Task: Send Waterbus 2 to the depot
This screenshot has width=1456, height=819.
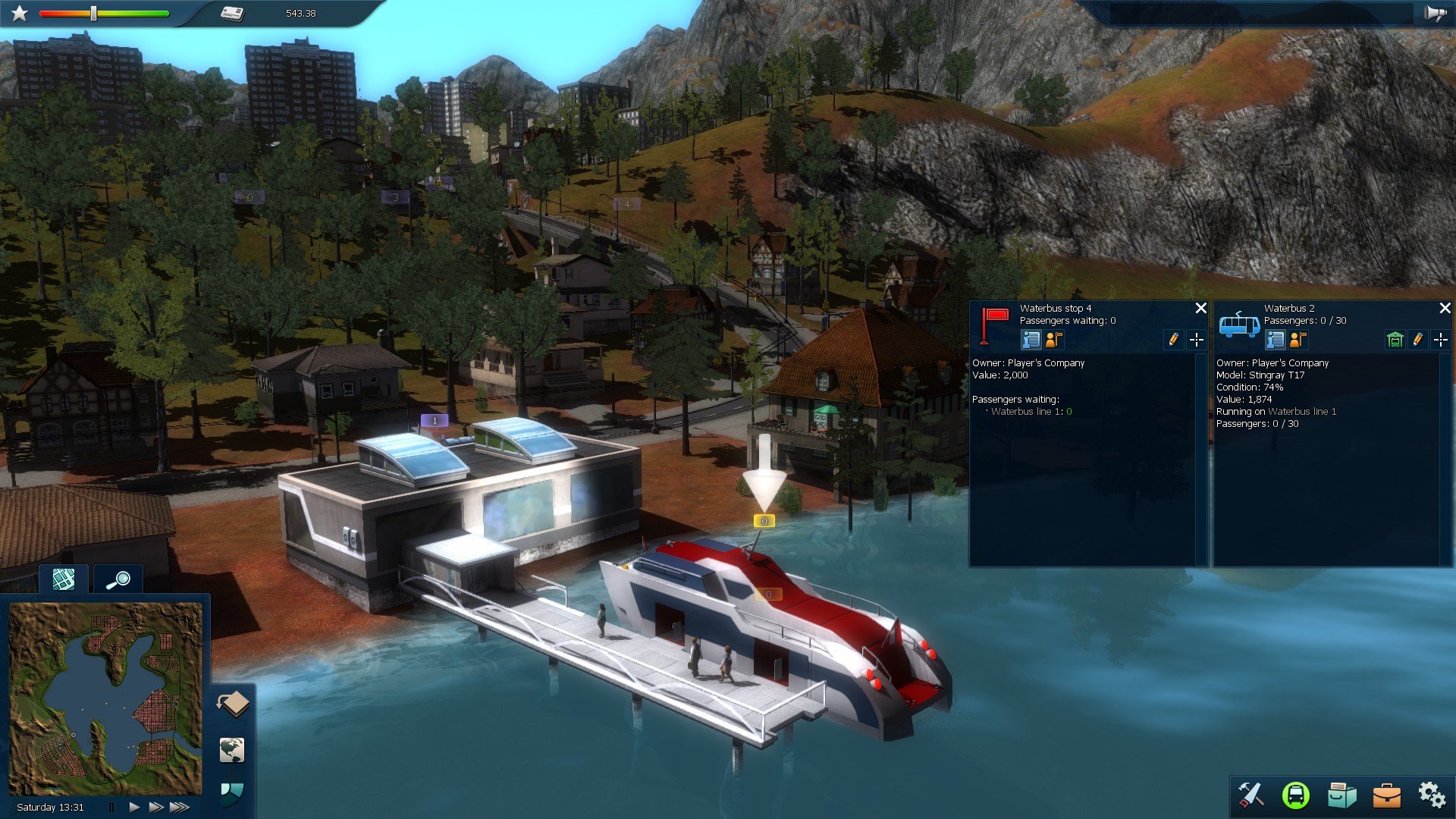Action: coord(1395,340)
